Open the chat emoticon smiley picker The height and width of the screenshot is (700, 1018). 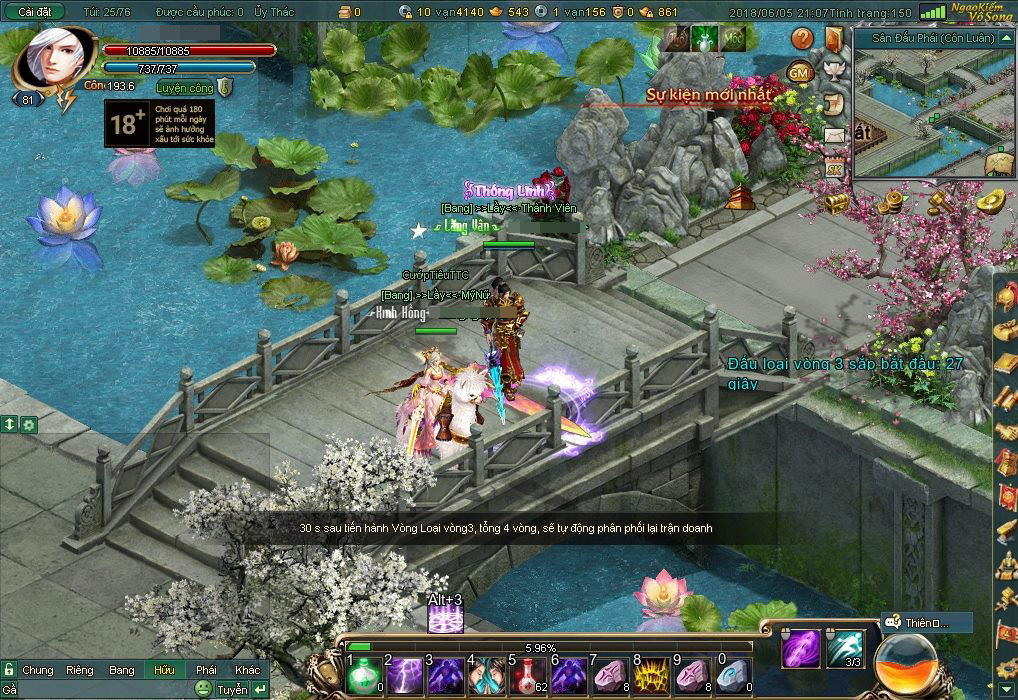coord(203,689)
